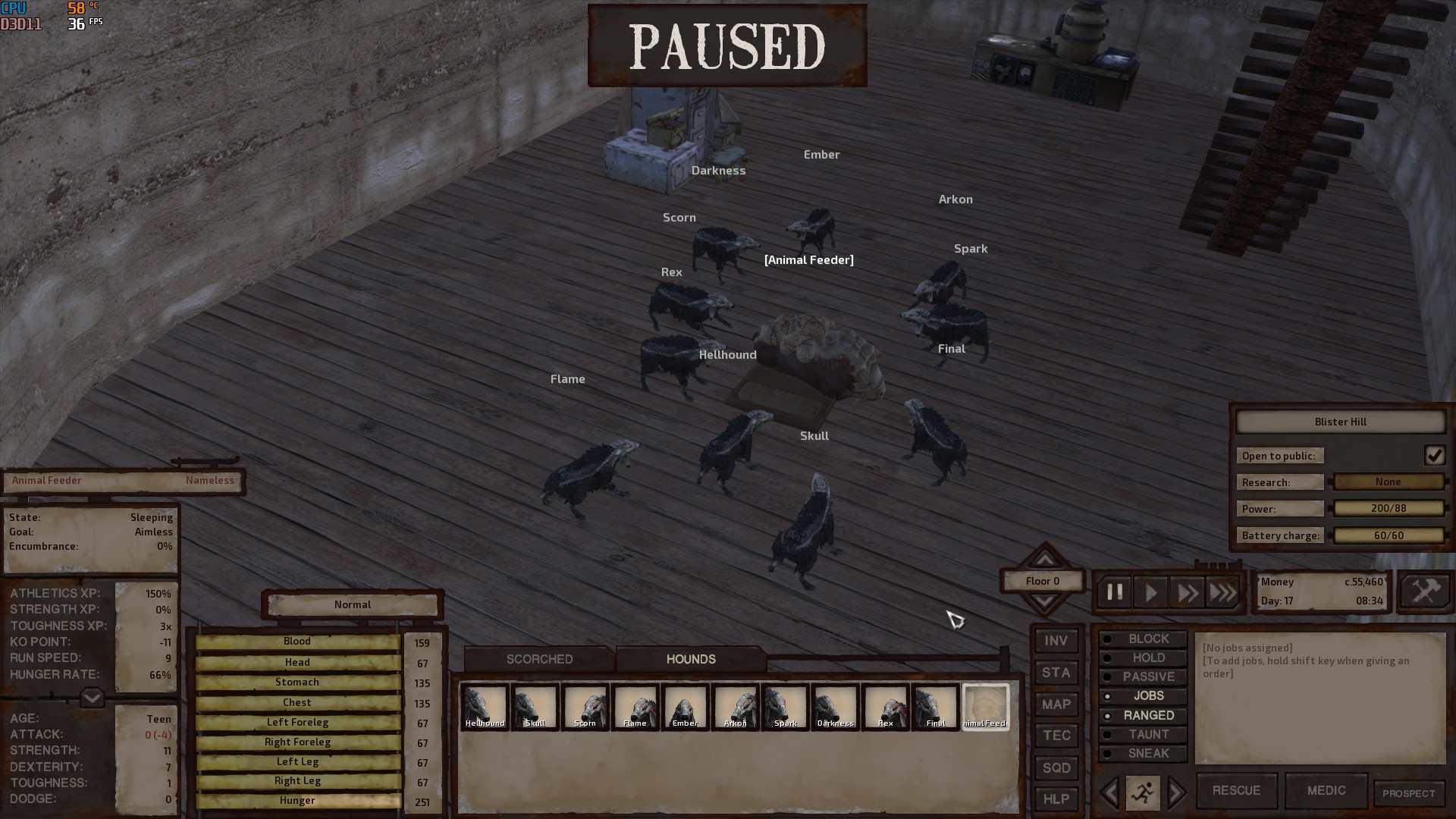Click the Battery charge progress bar

[1389, 535]
